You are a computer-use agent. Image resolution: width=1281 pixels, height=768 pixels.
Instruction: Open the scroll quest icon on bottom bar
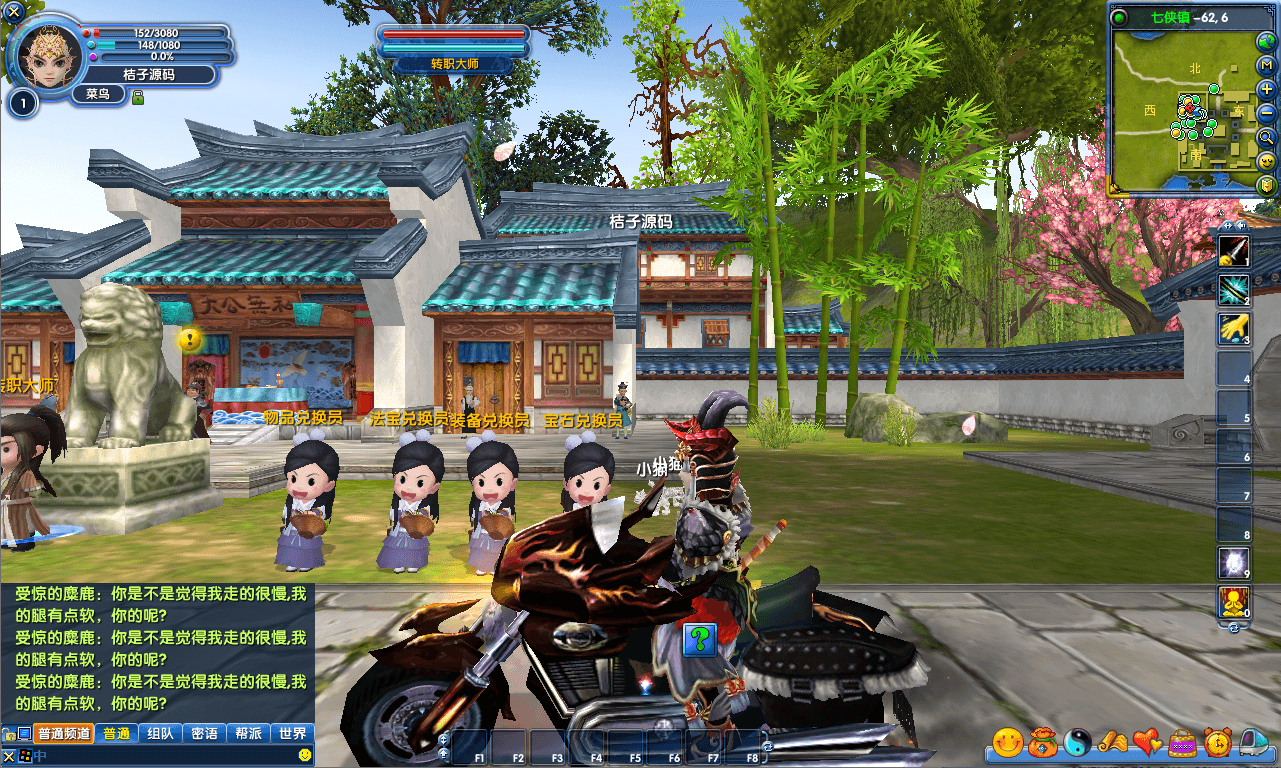[x=1111, y=744]
